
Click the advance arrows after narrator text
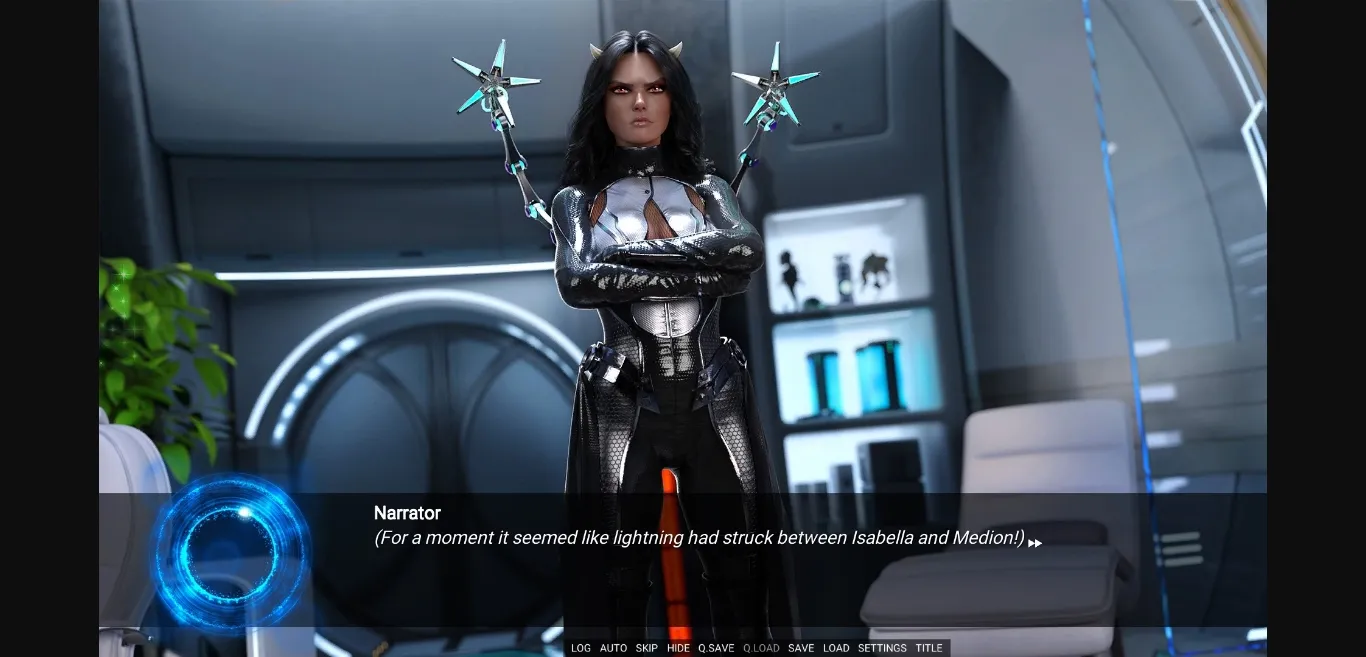[x=1035, y=543]
